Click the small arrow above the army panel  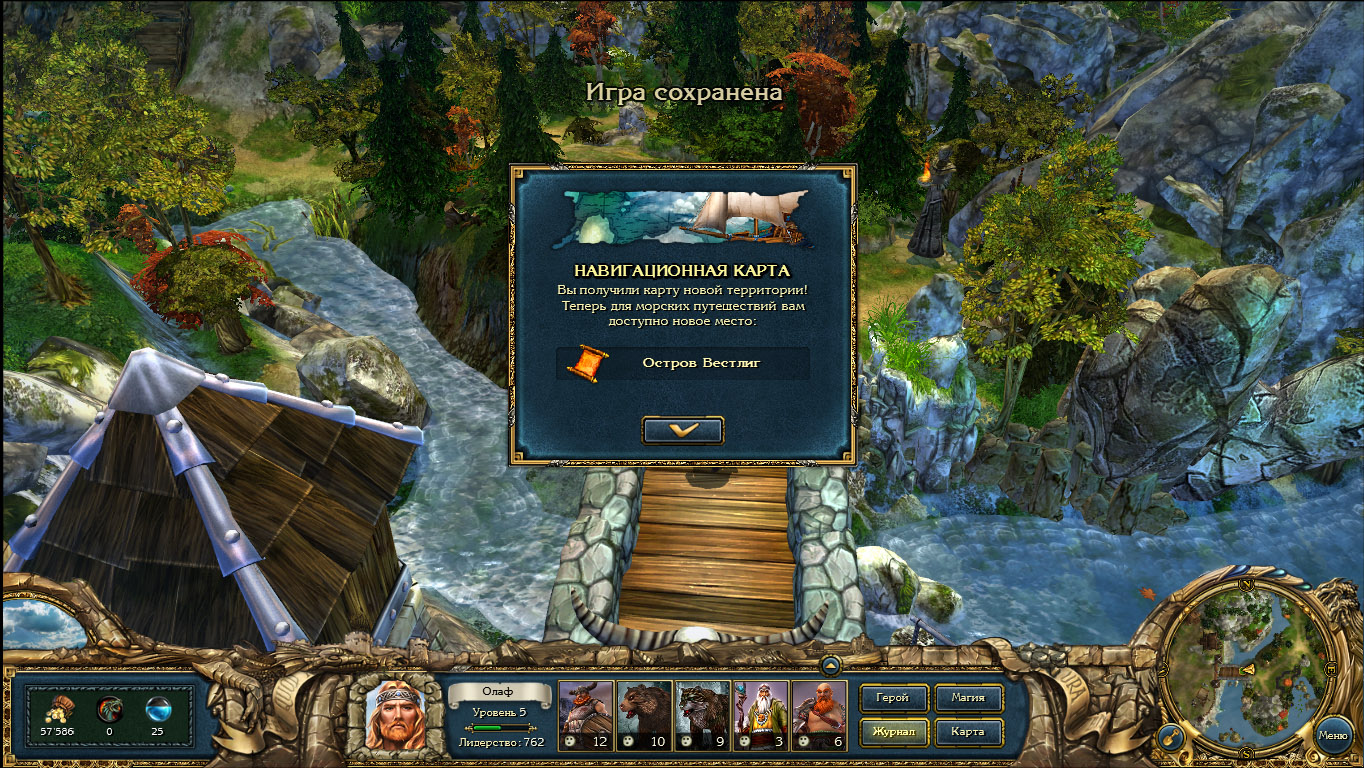tap(830, 664)
